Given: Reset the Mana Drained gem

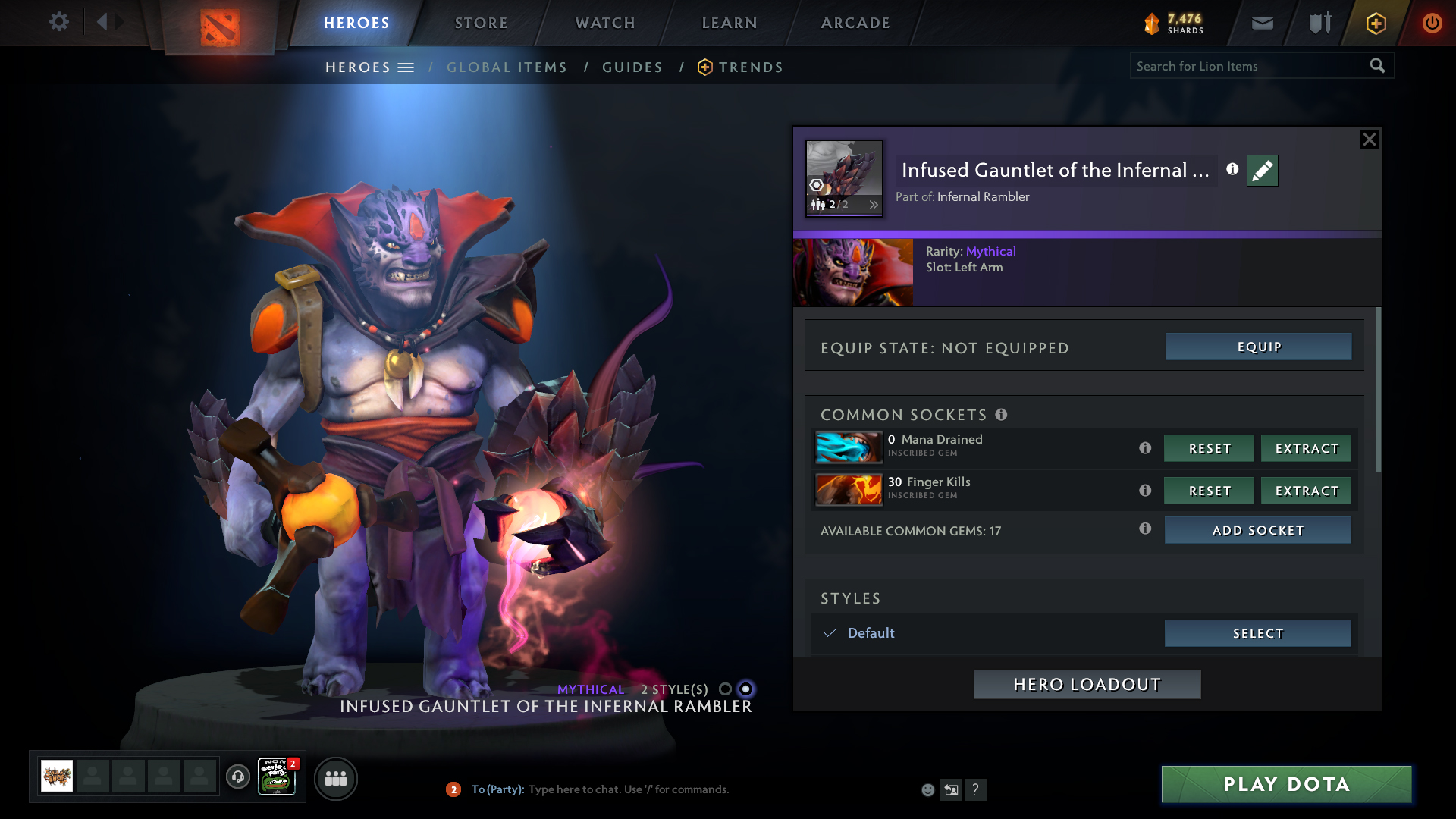Looking at the screenshot, I should 1209,448.
